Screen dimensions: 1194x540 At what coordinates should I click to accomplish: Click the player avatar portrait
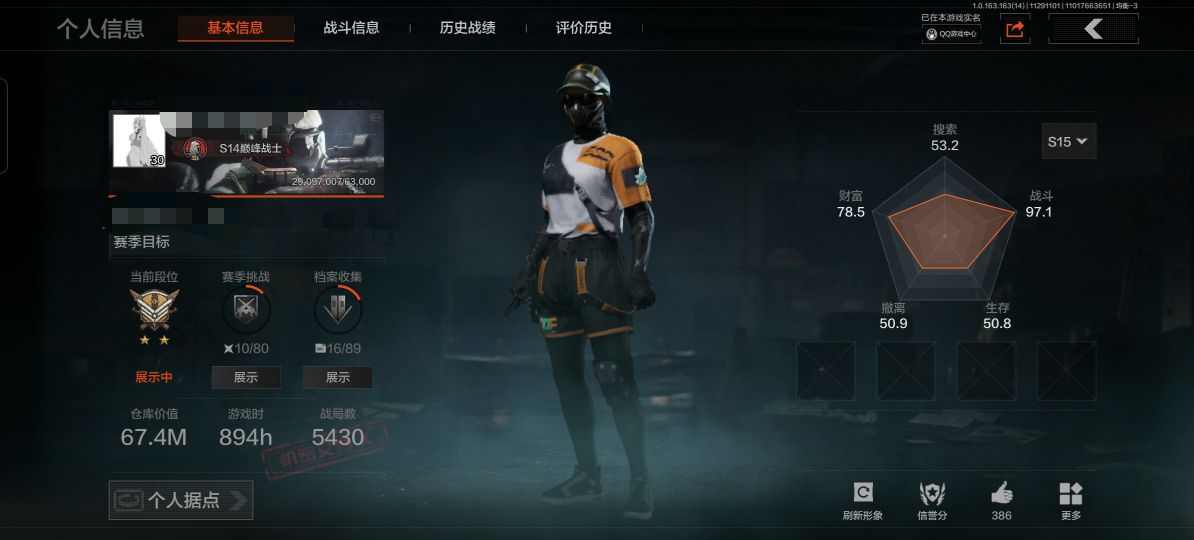(139, 141)
